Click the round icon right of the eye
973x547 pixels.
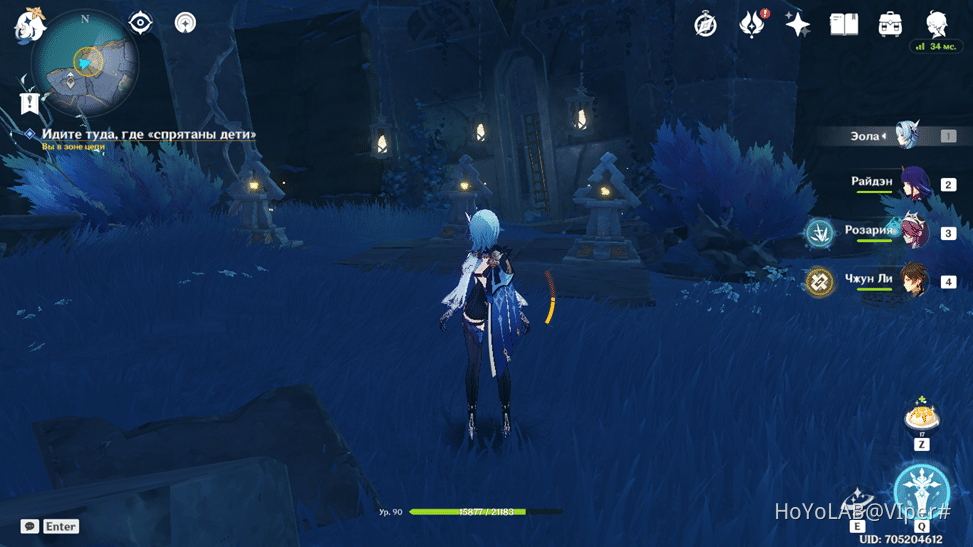tap(185, 22)
